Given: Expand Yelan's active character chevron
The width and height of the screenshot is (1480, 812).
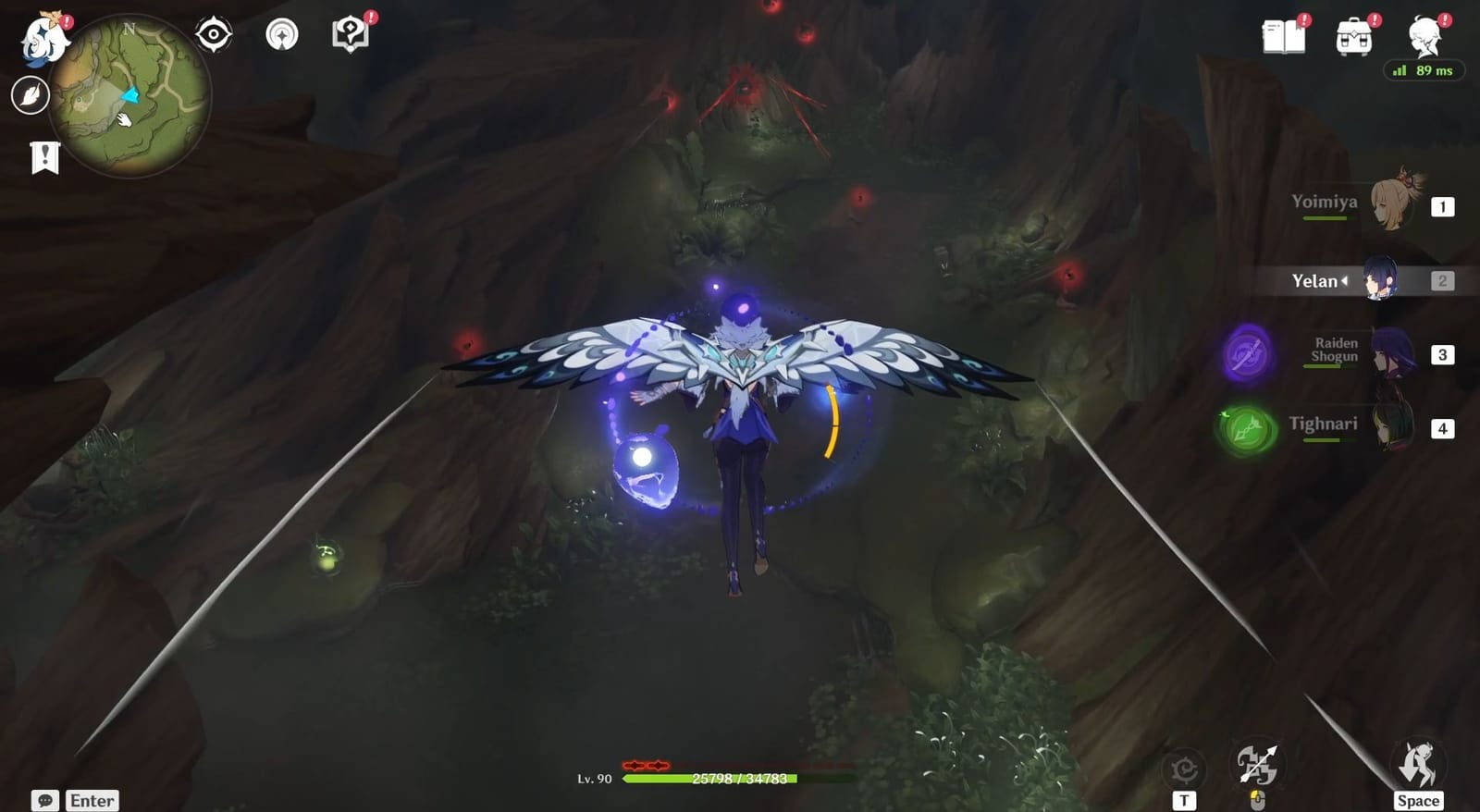Looking at the screenshot, I should tap(1347, 281).
